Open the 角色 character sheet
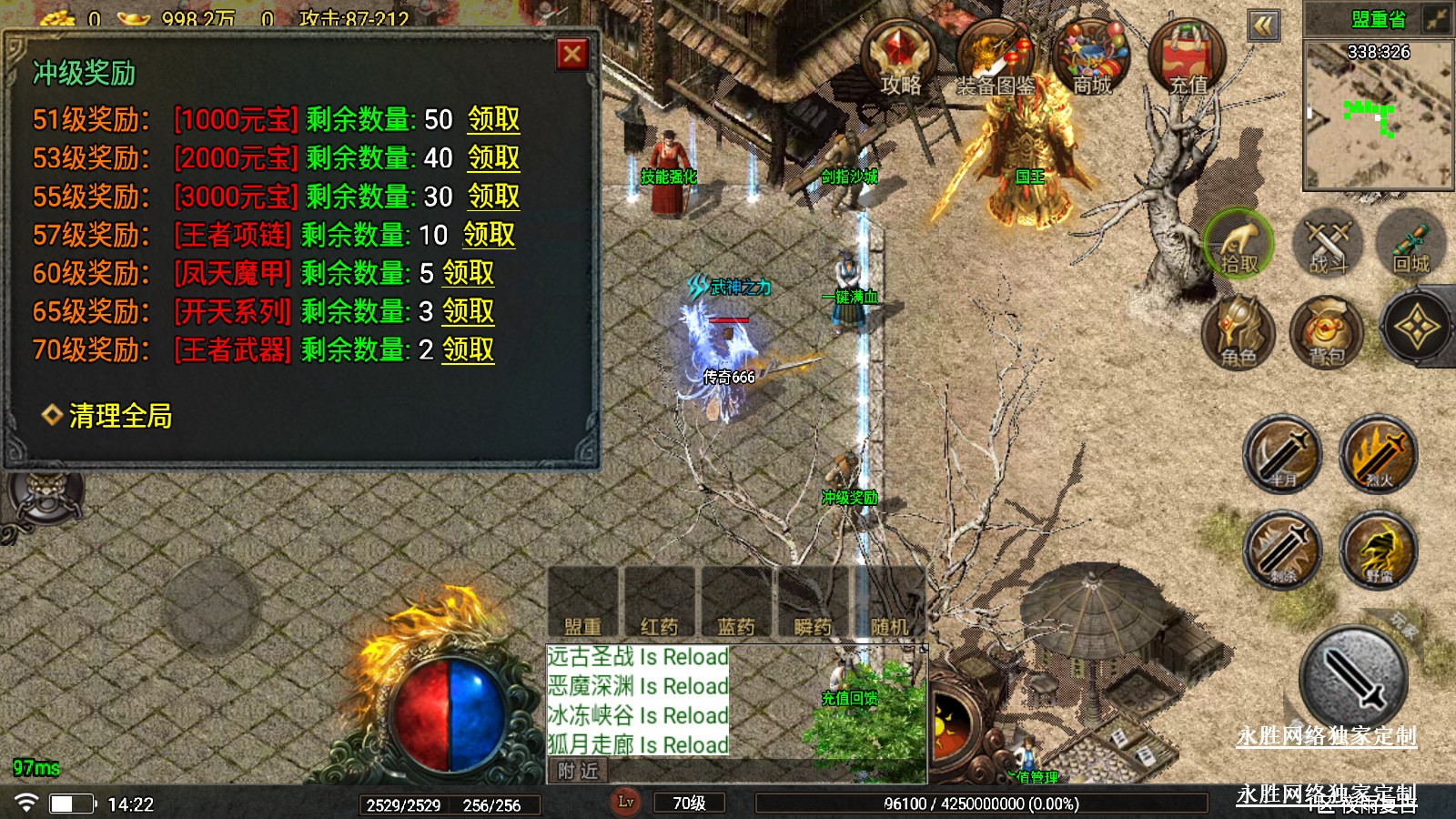 coord(1239,332)
